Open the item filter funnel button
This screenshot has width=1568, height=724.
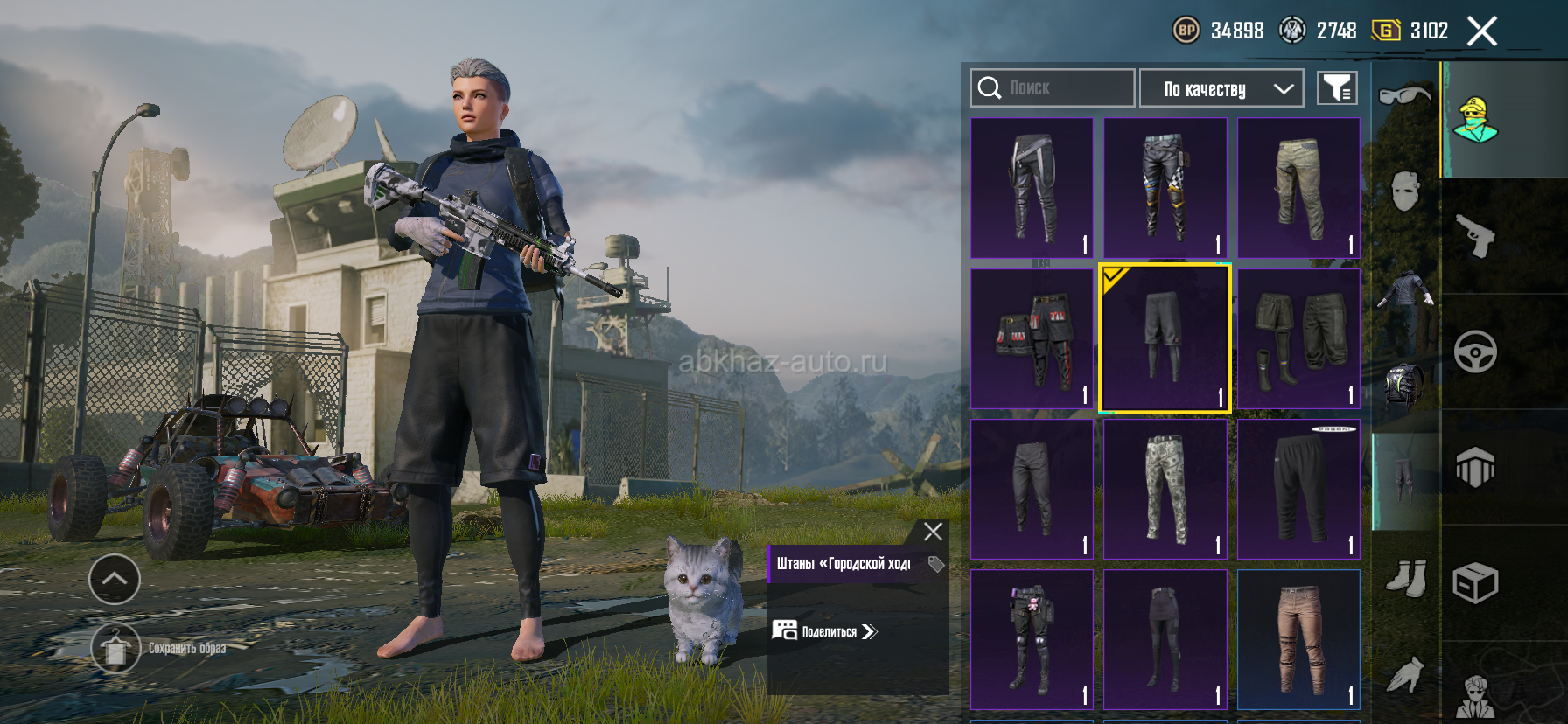pyautogui.click(x=1337, y=88)
